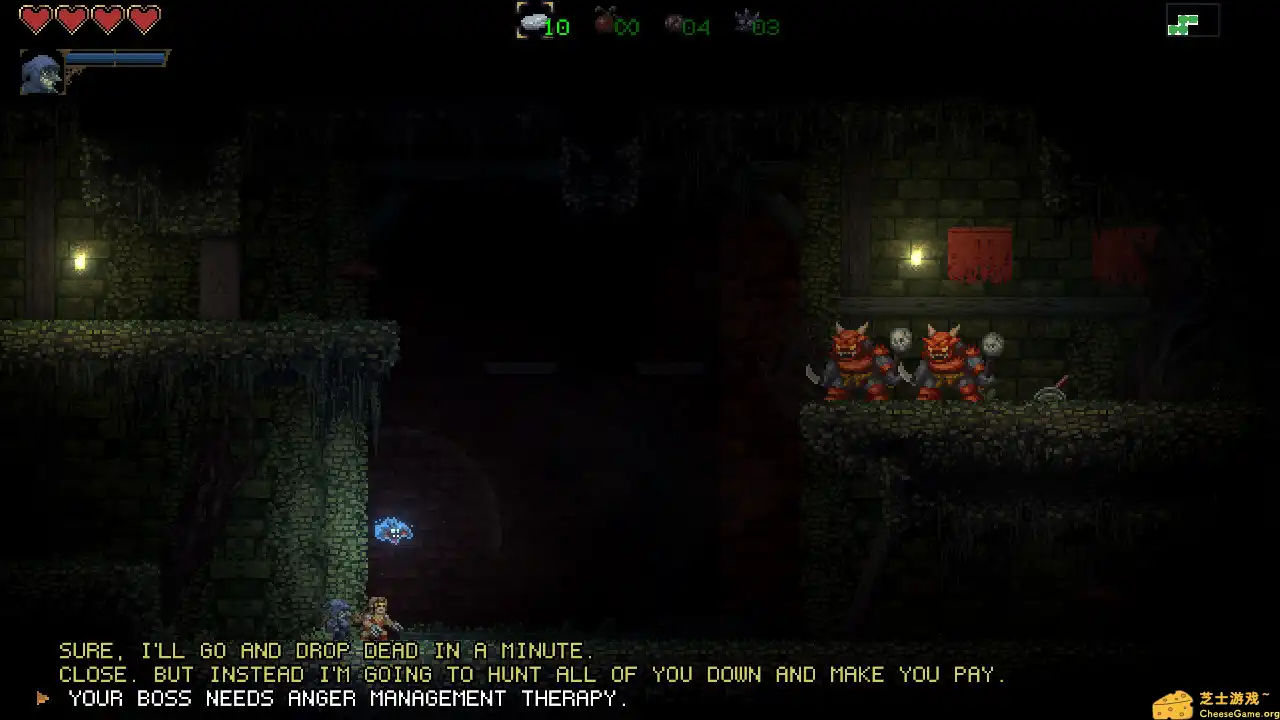Viewport: 1280px width, 720px height.
Task: Click the orange arrow beside the dialogue line
Action: click(42, 698)
